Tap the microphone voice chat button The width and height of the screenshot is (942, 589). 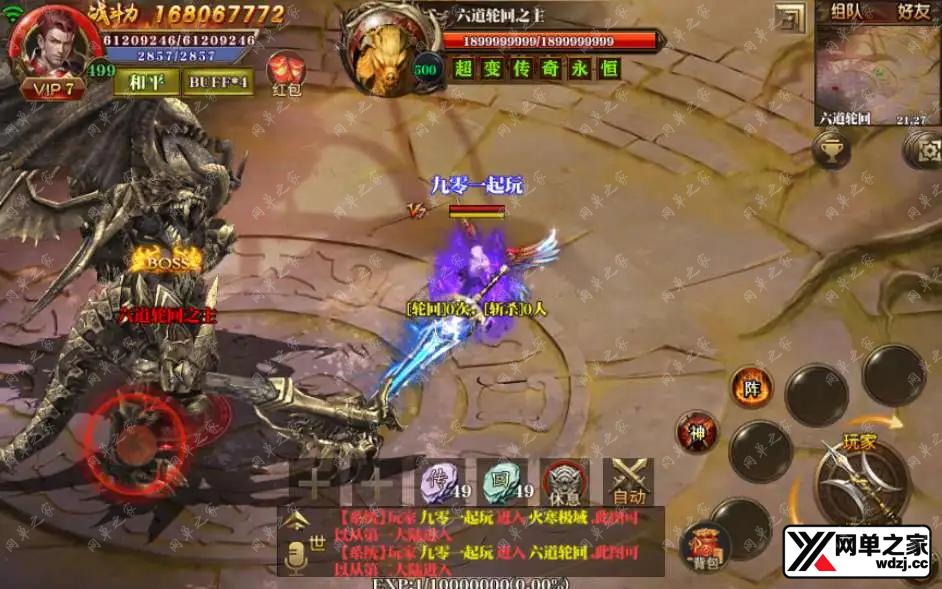[295, 559]
